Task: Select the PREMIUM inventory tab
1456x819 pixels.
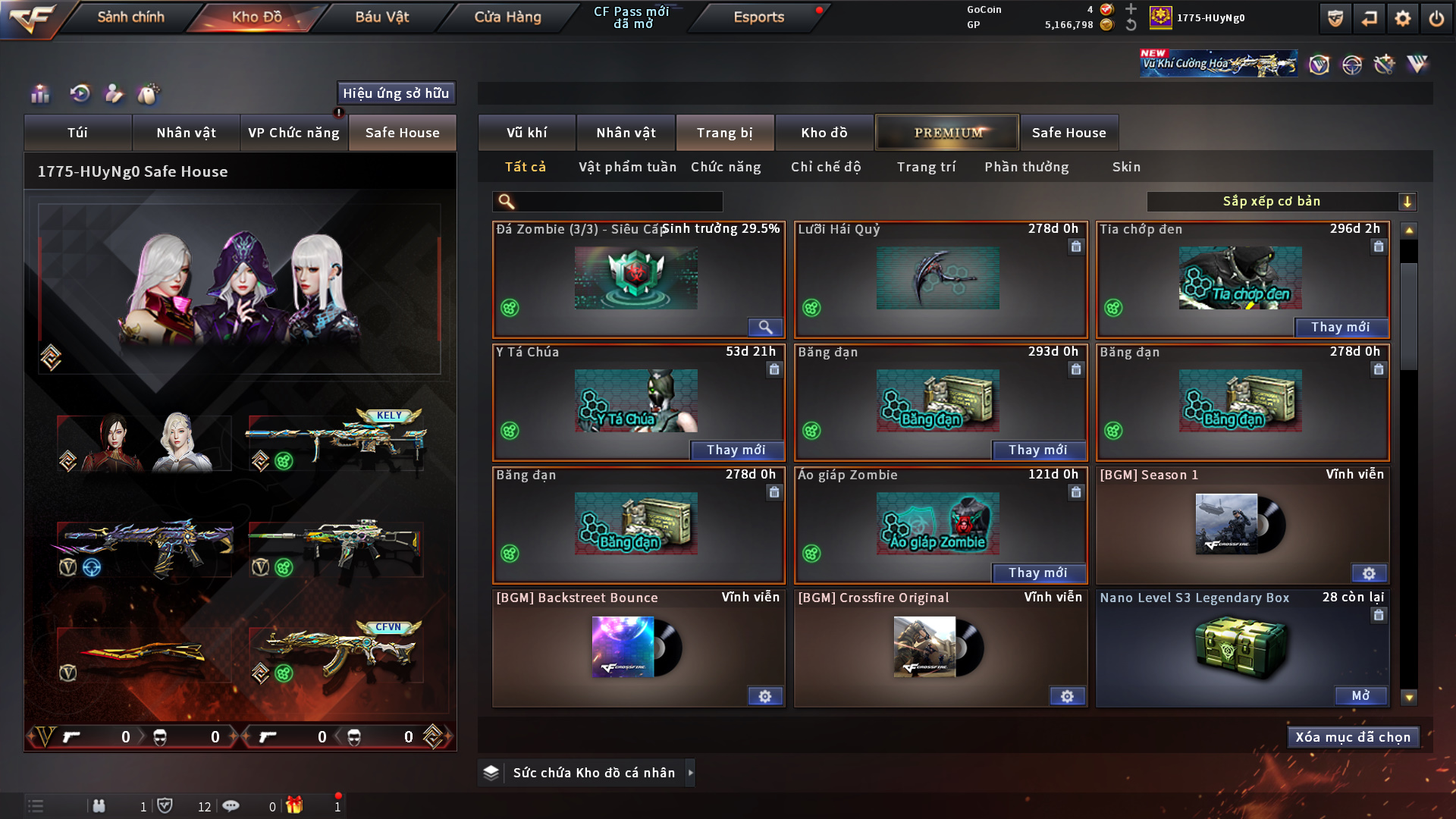Action: pos(947,133)
